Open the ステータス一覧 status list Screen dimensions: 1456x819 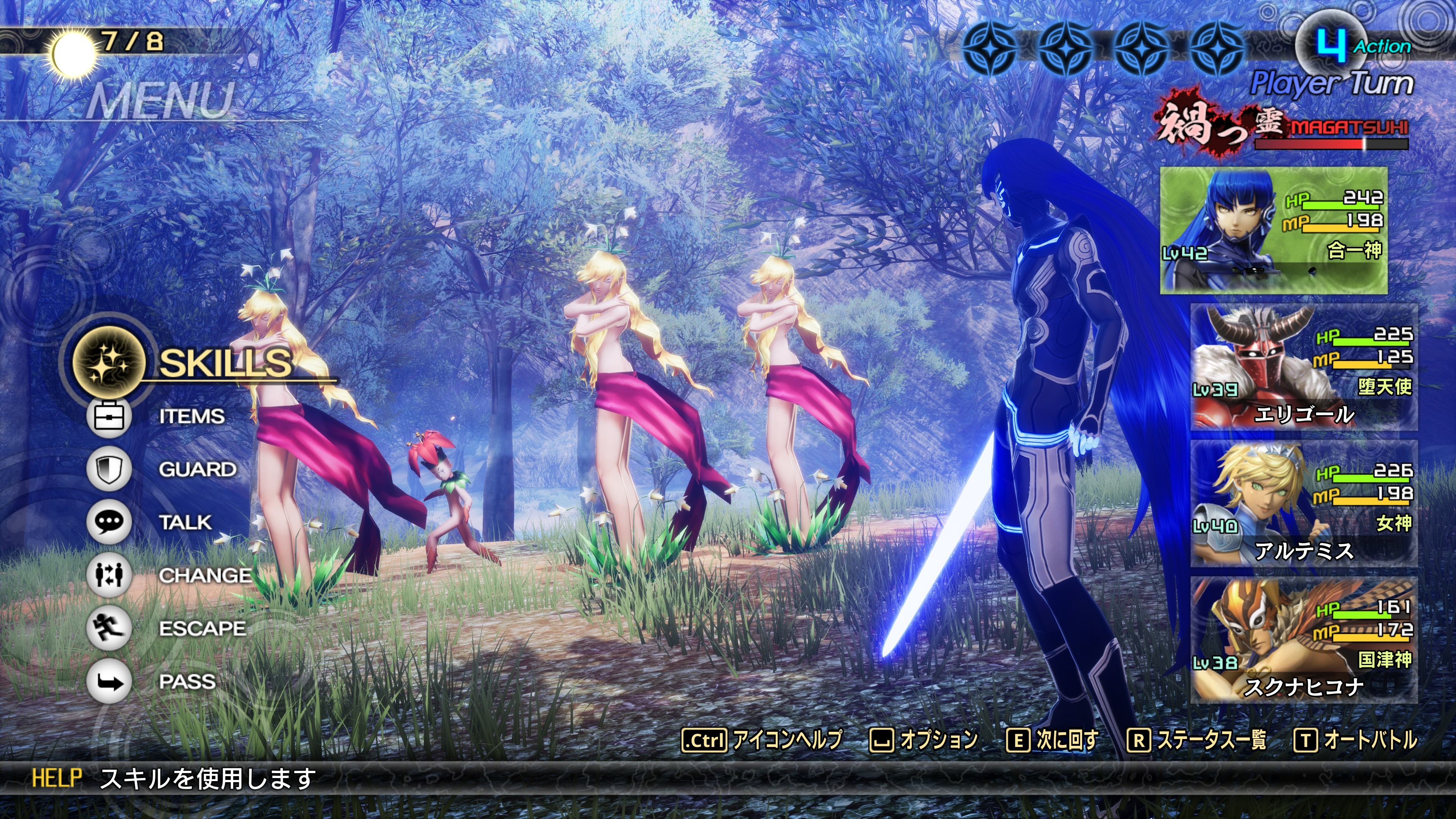(x=1197, y=740)
